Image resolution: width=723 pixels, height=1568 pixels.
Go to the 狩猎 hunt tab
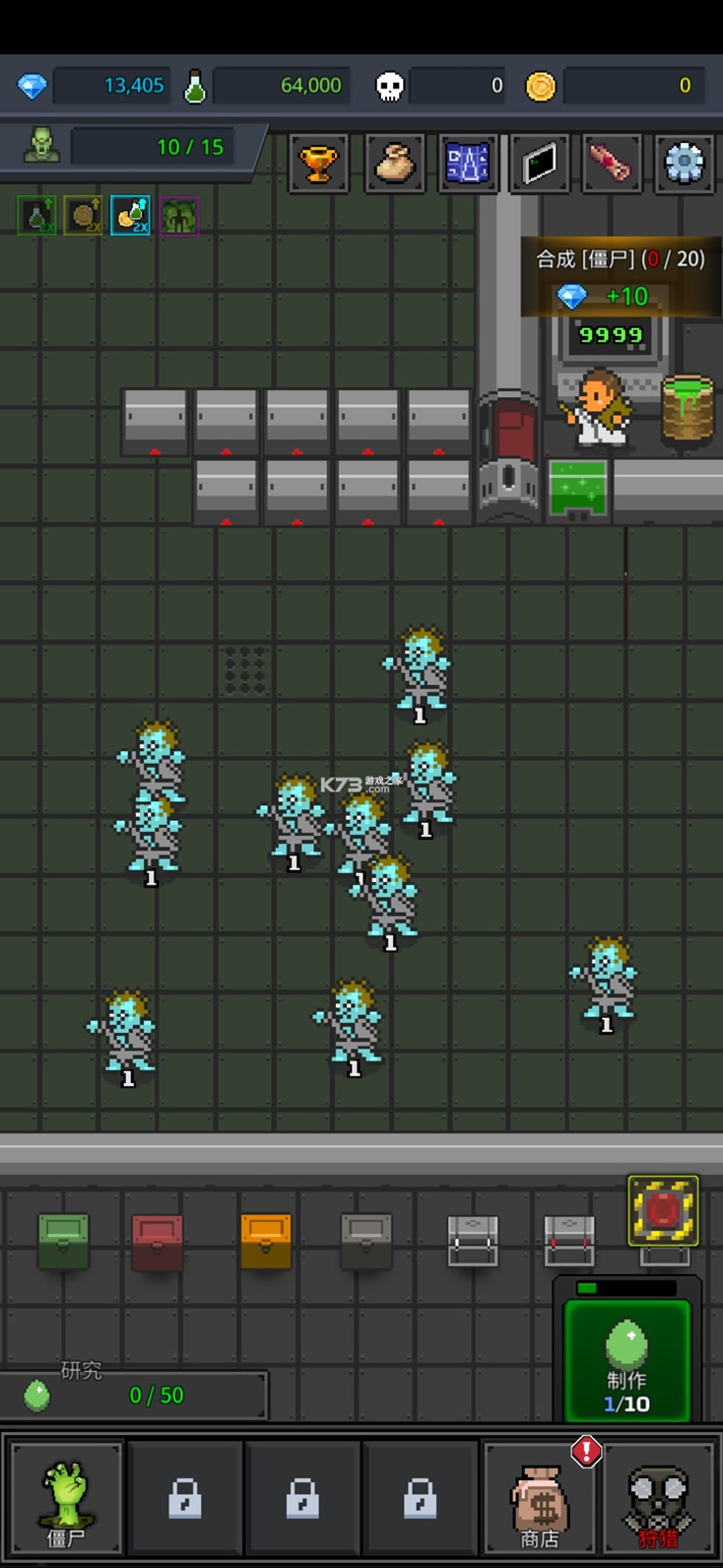point(658,1496)
